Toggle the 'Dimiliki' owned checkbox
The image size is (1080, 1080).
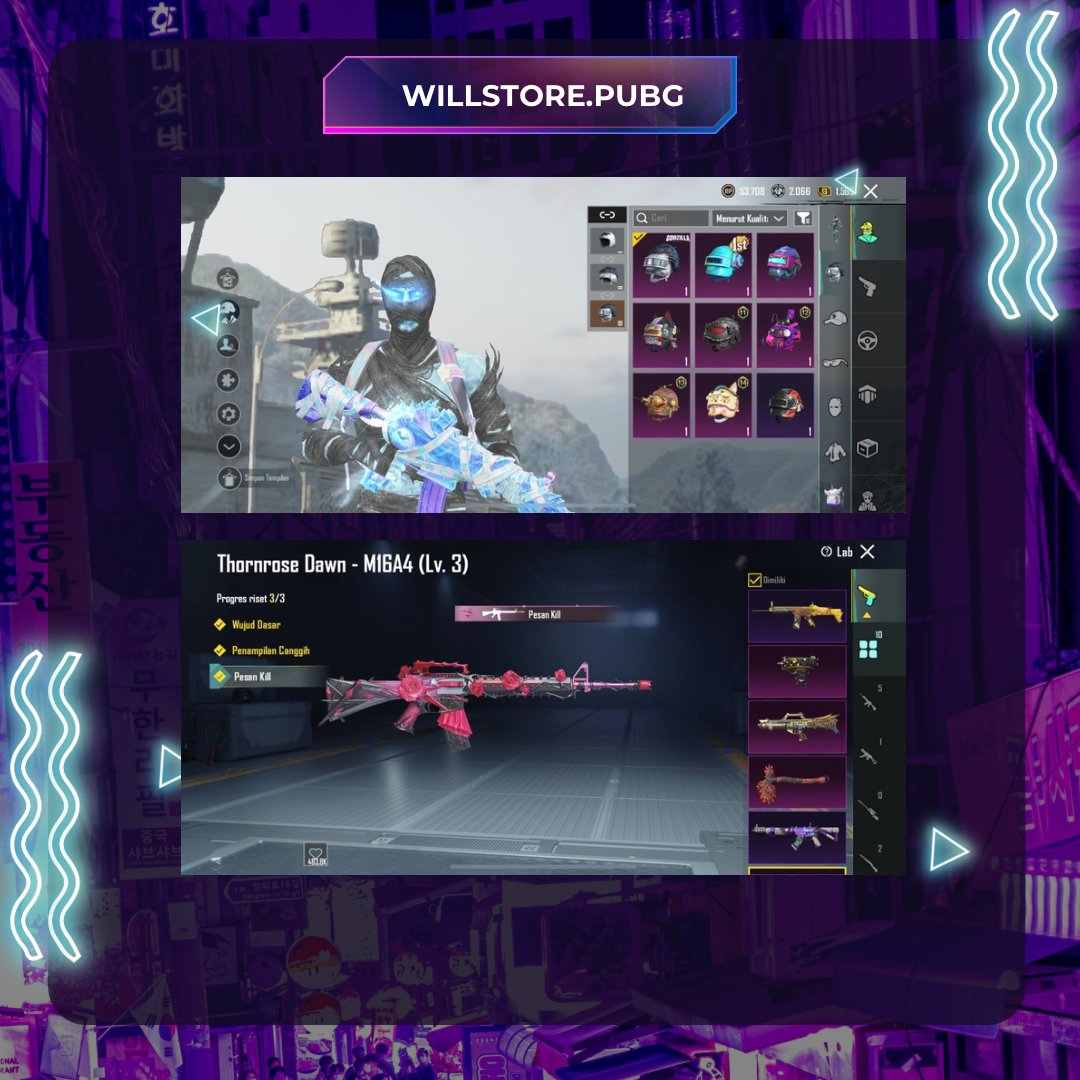755,580
